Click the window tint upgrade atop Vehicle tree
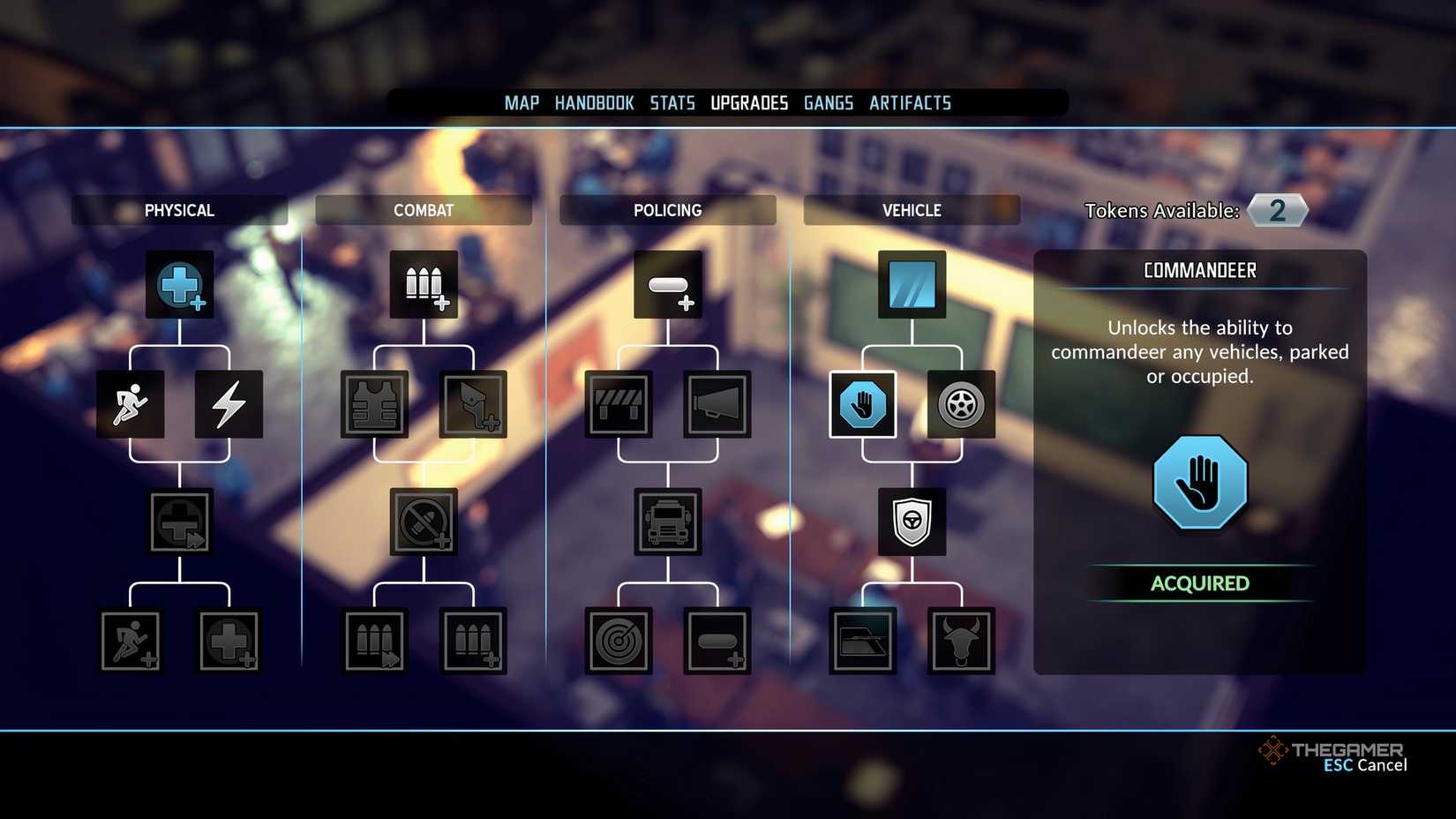 coord(912,284)
